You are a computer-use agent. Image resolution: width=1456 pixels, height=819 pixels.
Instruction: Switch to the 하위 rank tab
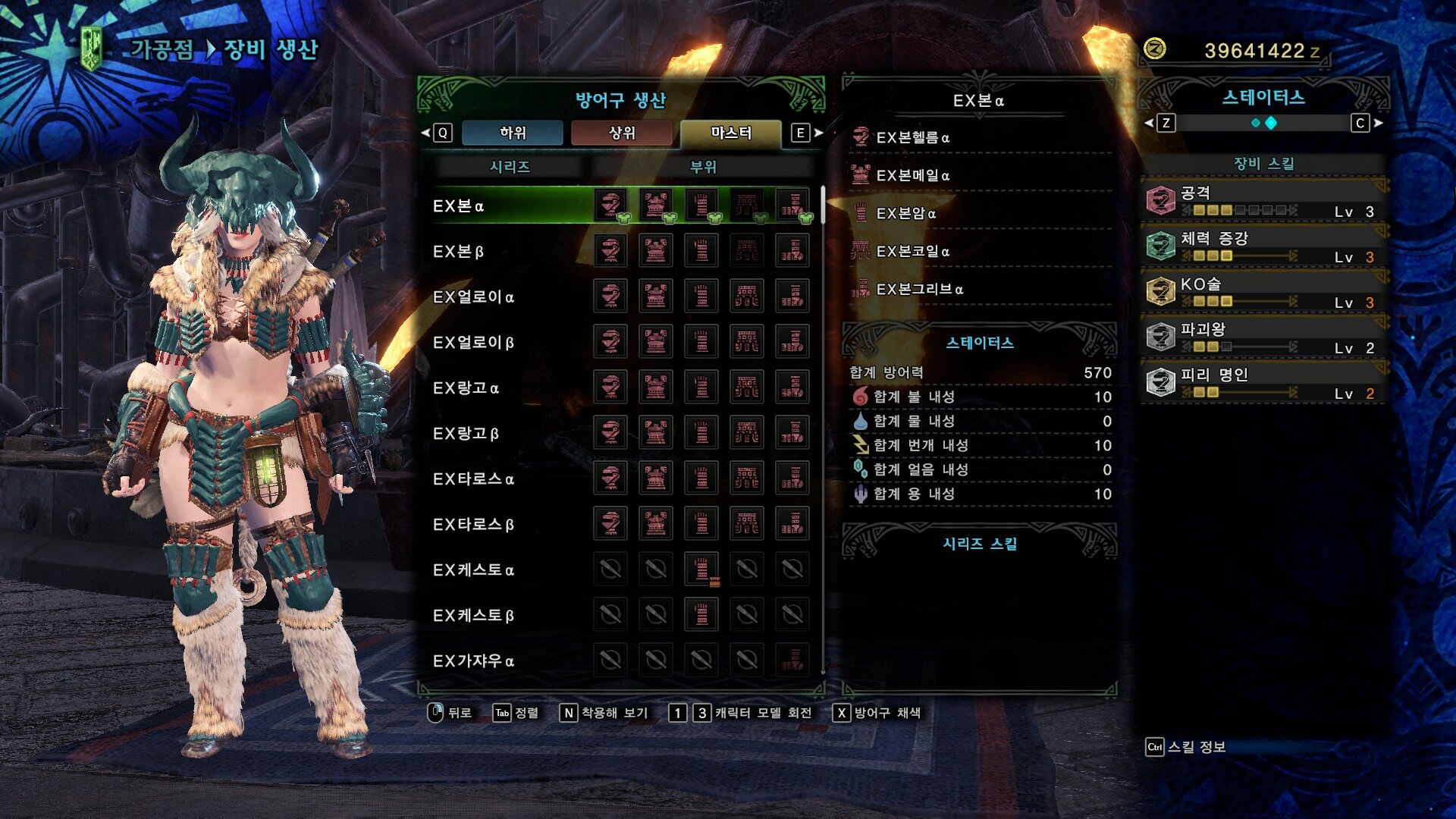point(513,133)
